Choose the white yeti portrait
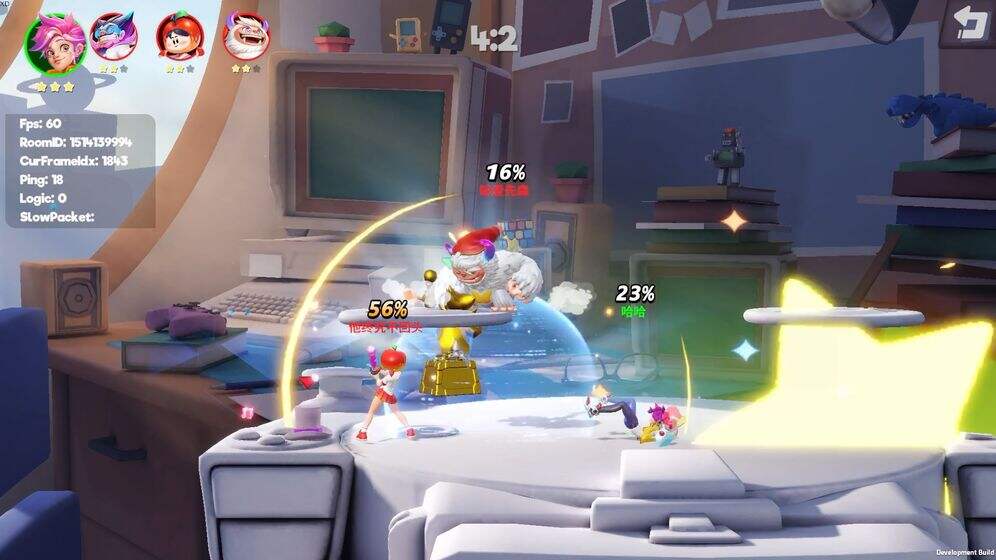The width and height of the screenshot is (996, 560). tap(246, 36)
